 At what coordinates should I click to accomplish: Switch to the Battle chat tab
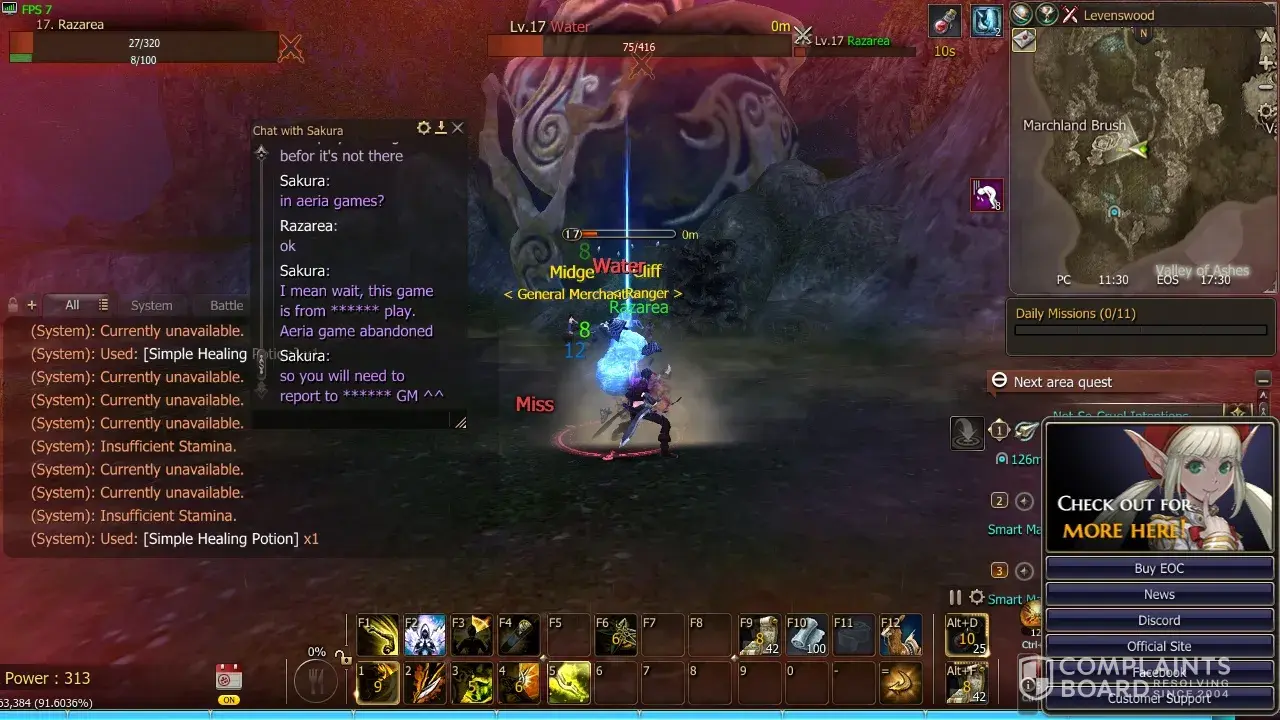coord(226,305)
